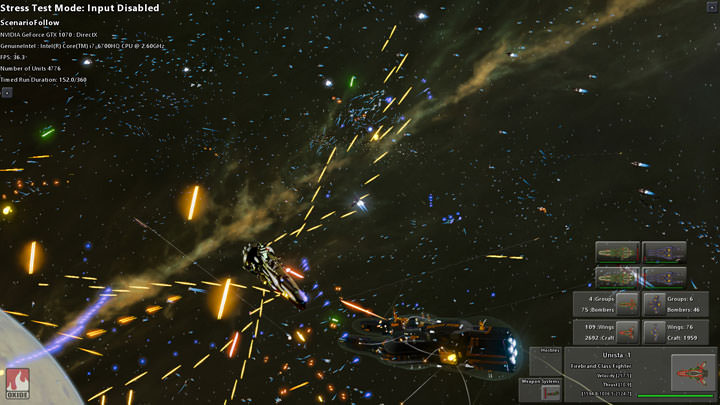
Task: Select the green bomber icon beside 75 Bombers
Action: 627,304
